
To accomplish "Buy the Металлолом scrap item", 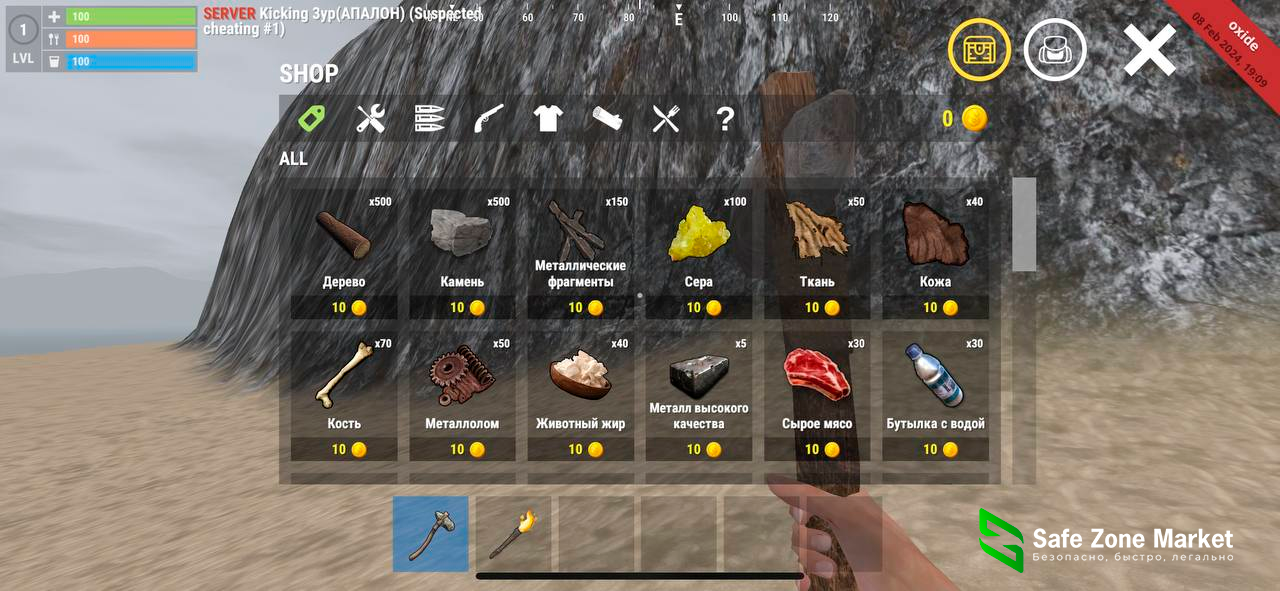I will click(x=462, y=396).
